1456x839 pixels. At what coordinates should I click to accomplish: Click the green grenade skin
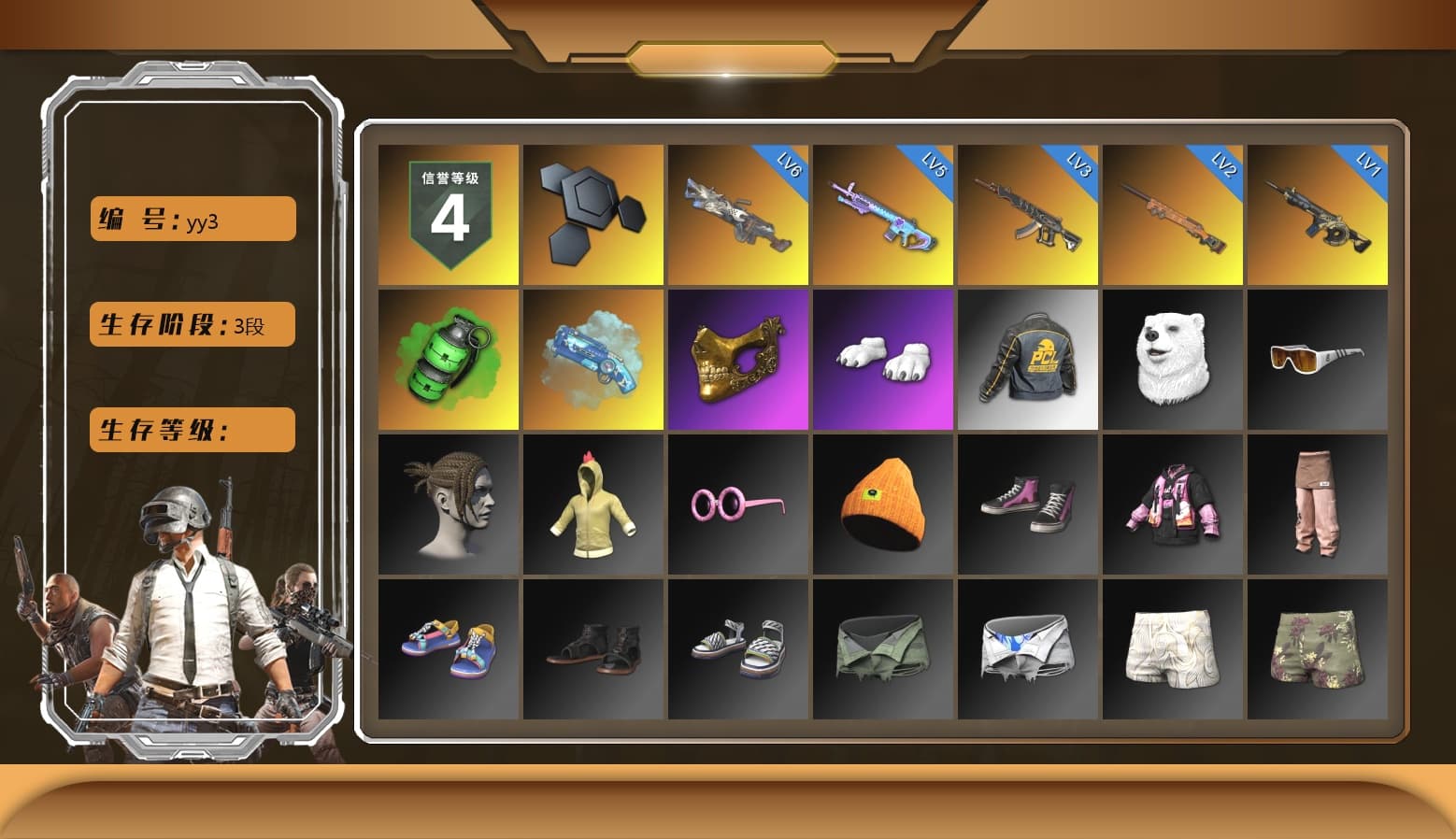[447, 360]
